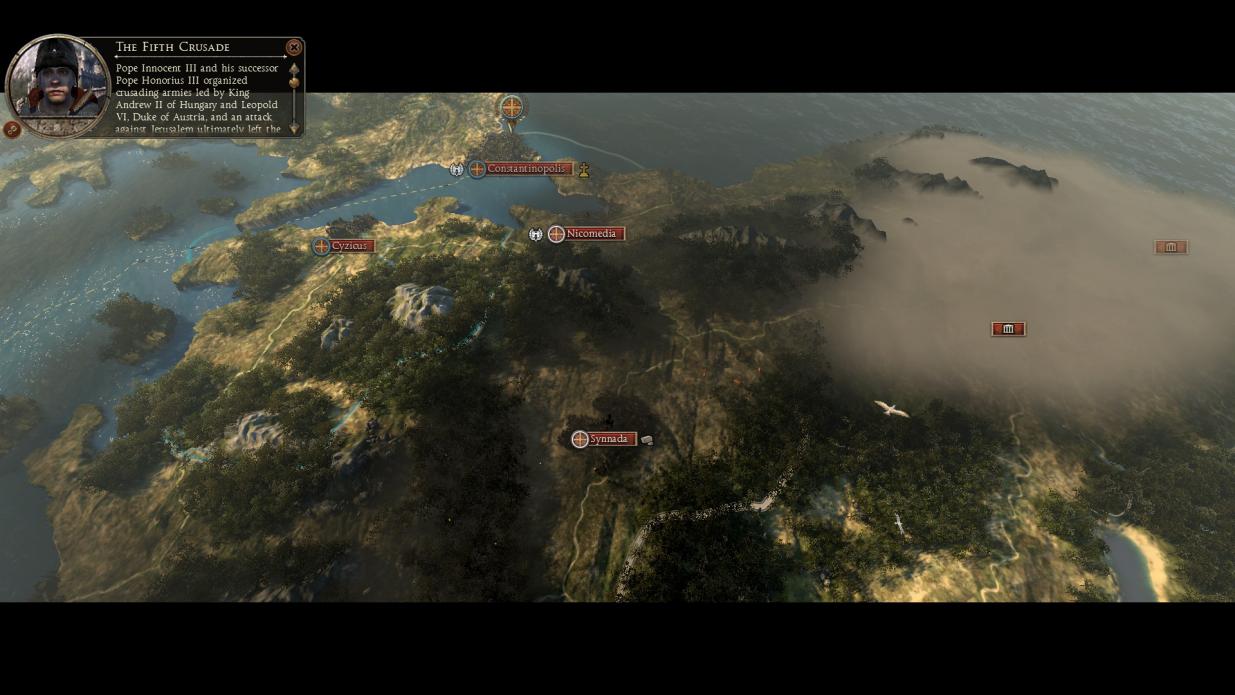
Task: Select the Constantinopolis settlement label
Action: coord(526,169)
